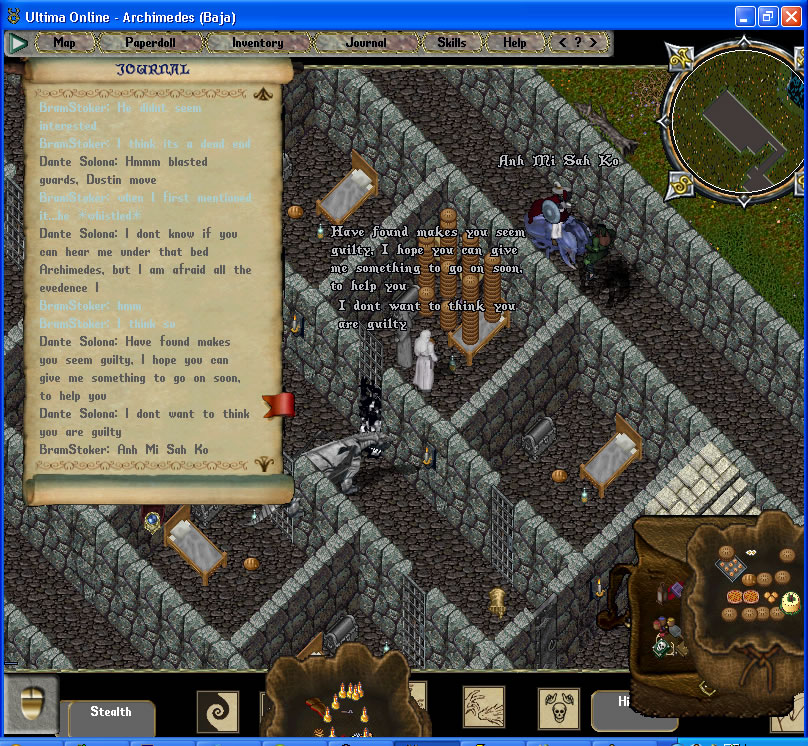Close the Ultima Online window
808x746 pixels.
(x=791, y=16)
